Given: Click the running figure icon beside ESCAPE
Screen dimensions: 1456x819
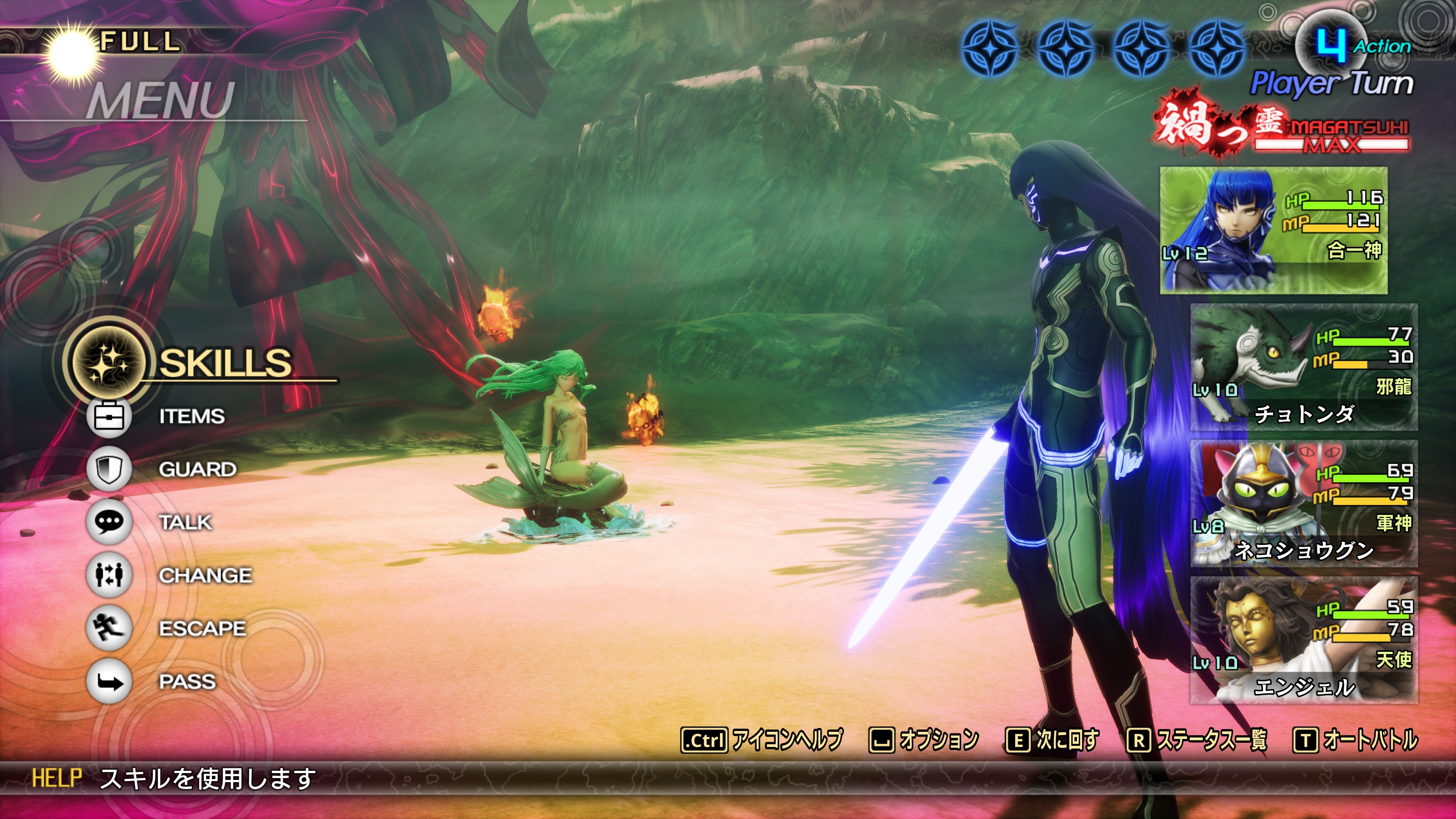Looking at the screenshot, I should 109,628.
